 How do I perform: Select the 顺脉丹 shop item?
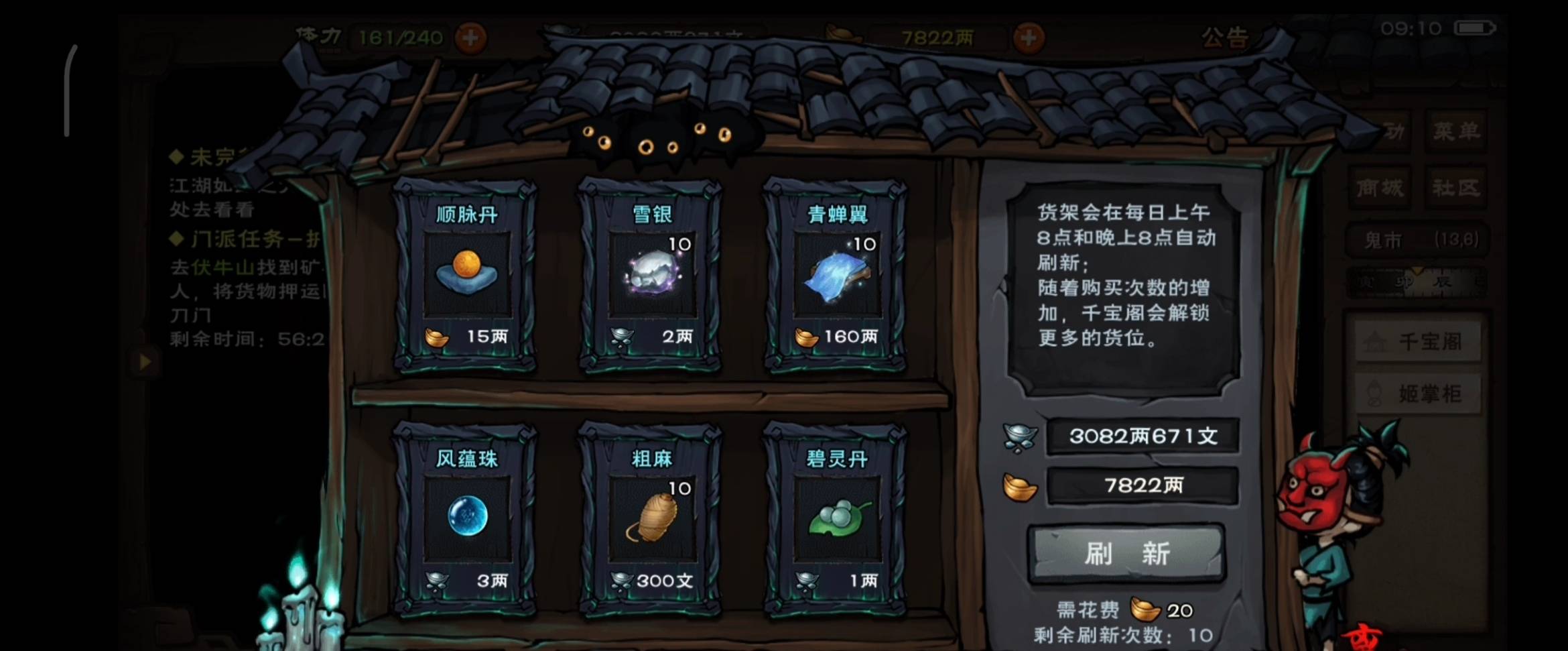467,275
